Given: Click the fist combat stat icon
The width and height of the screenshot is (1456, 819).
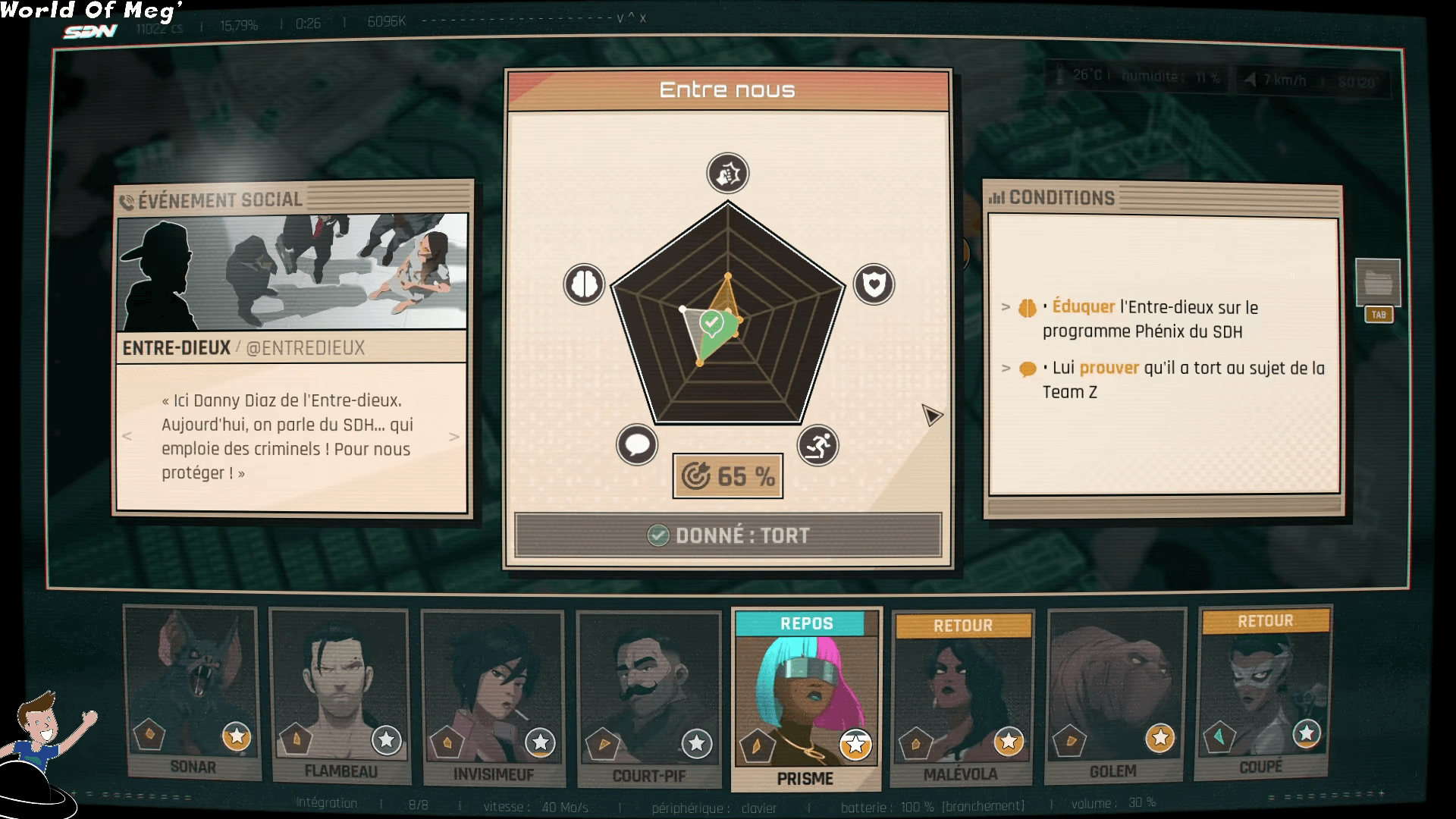Looking at the screenshot, I should click(728, 174).
